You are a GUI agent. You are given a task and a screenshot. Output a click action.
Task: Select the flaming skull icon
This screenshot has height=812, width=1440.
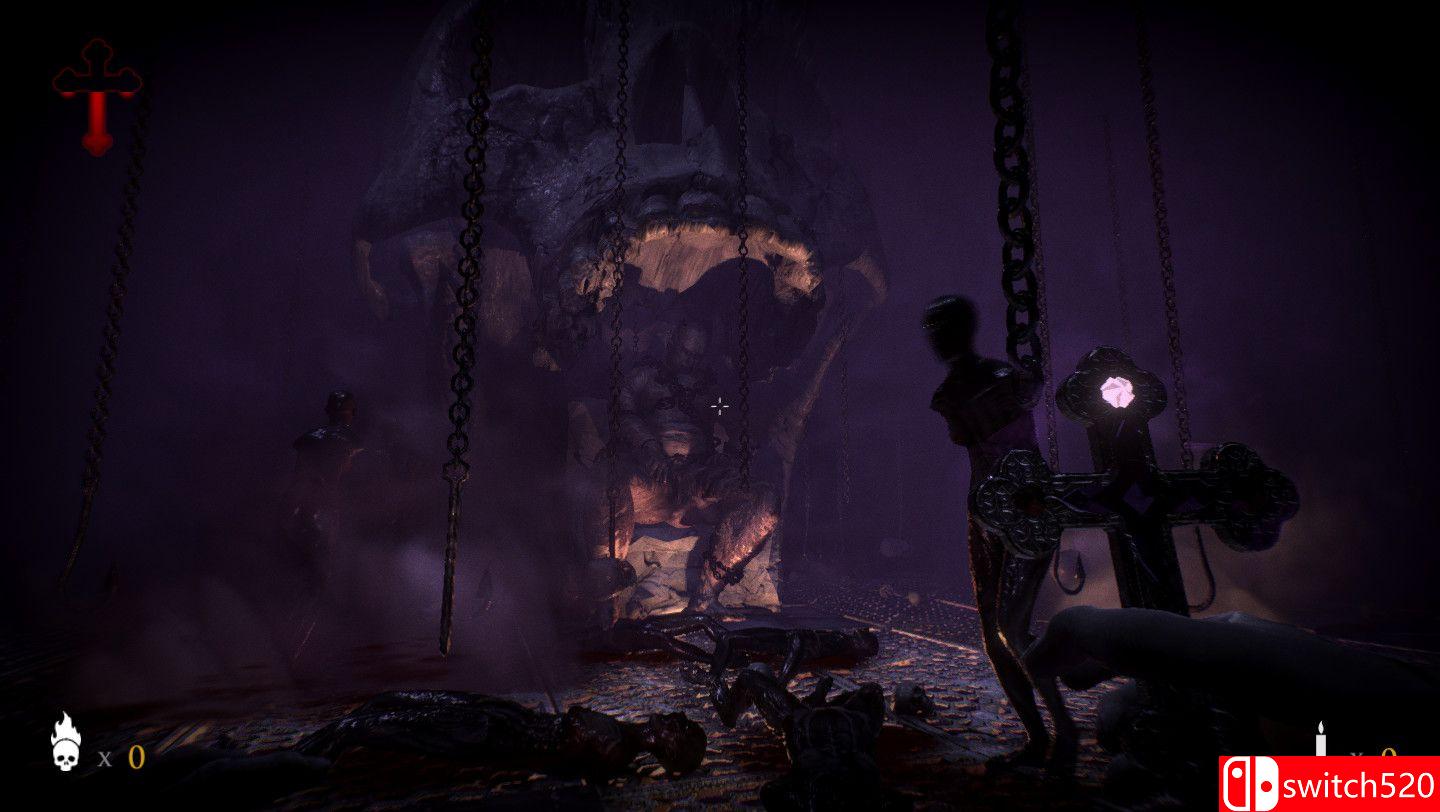pyautogui.click(x=66, y=742)
